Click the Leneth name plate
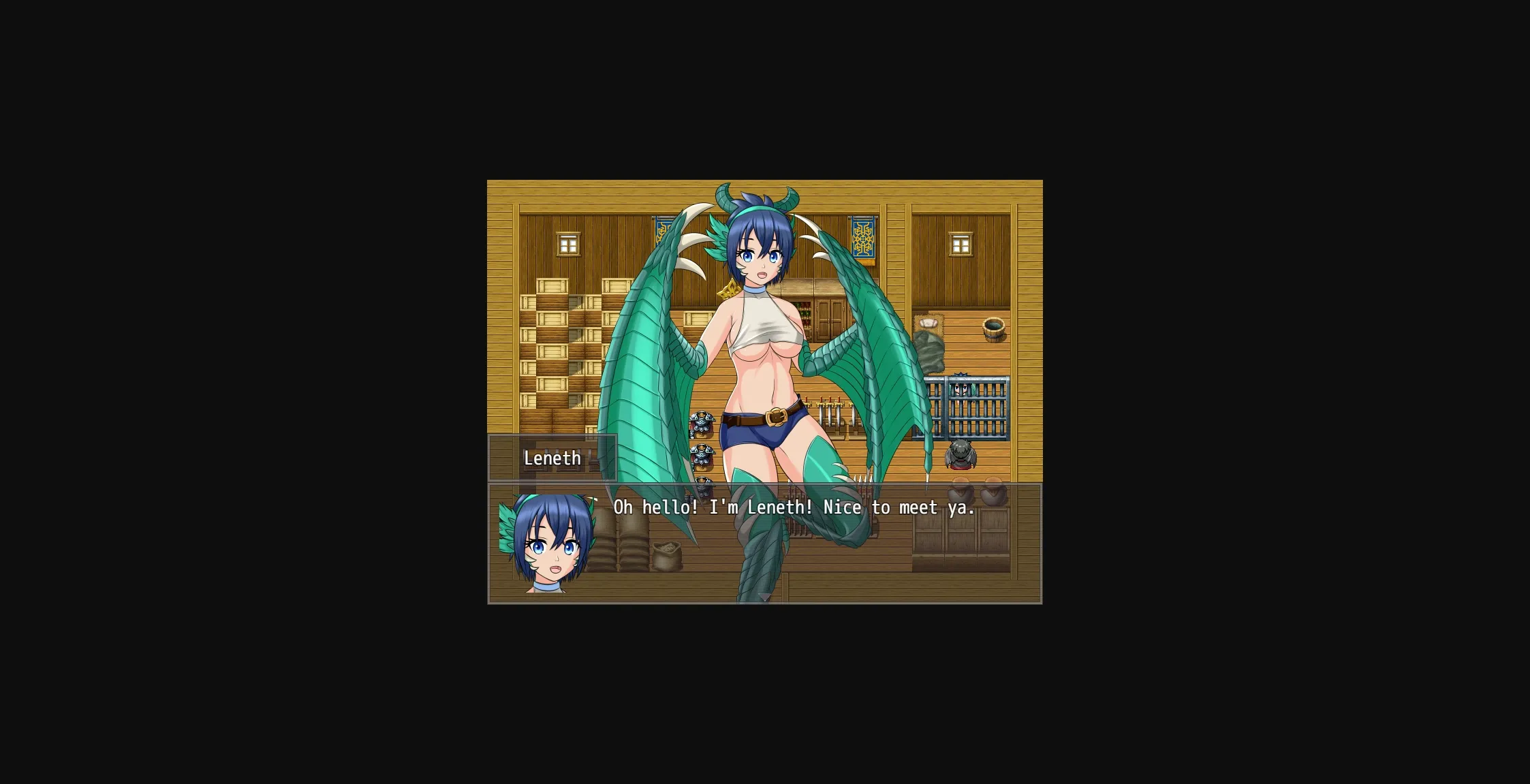The height and width of the screenshot is (784, 1530). pyautogui.click(x=552, y=458)
